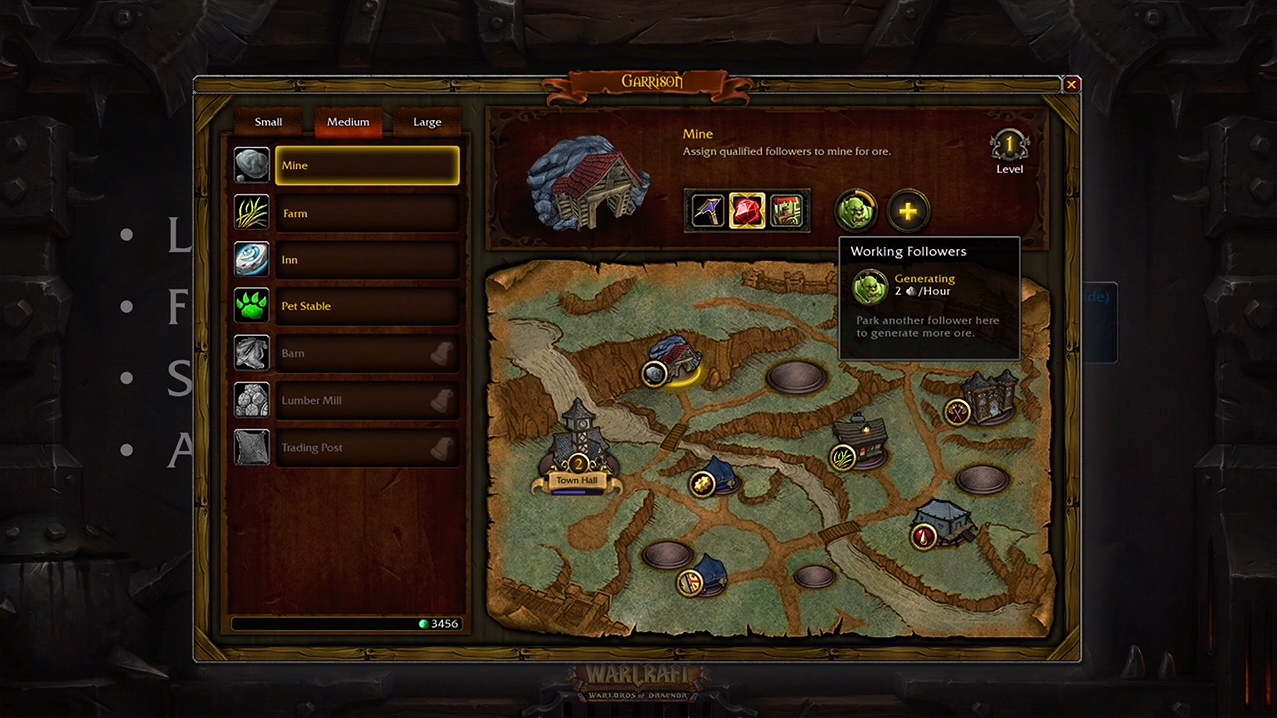Screen dimensions: 1277x718
Task: Switch to the Small buildings tab
Action: tap(268, 122)
